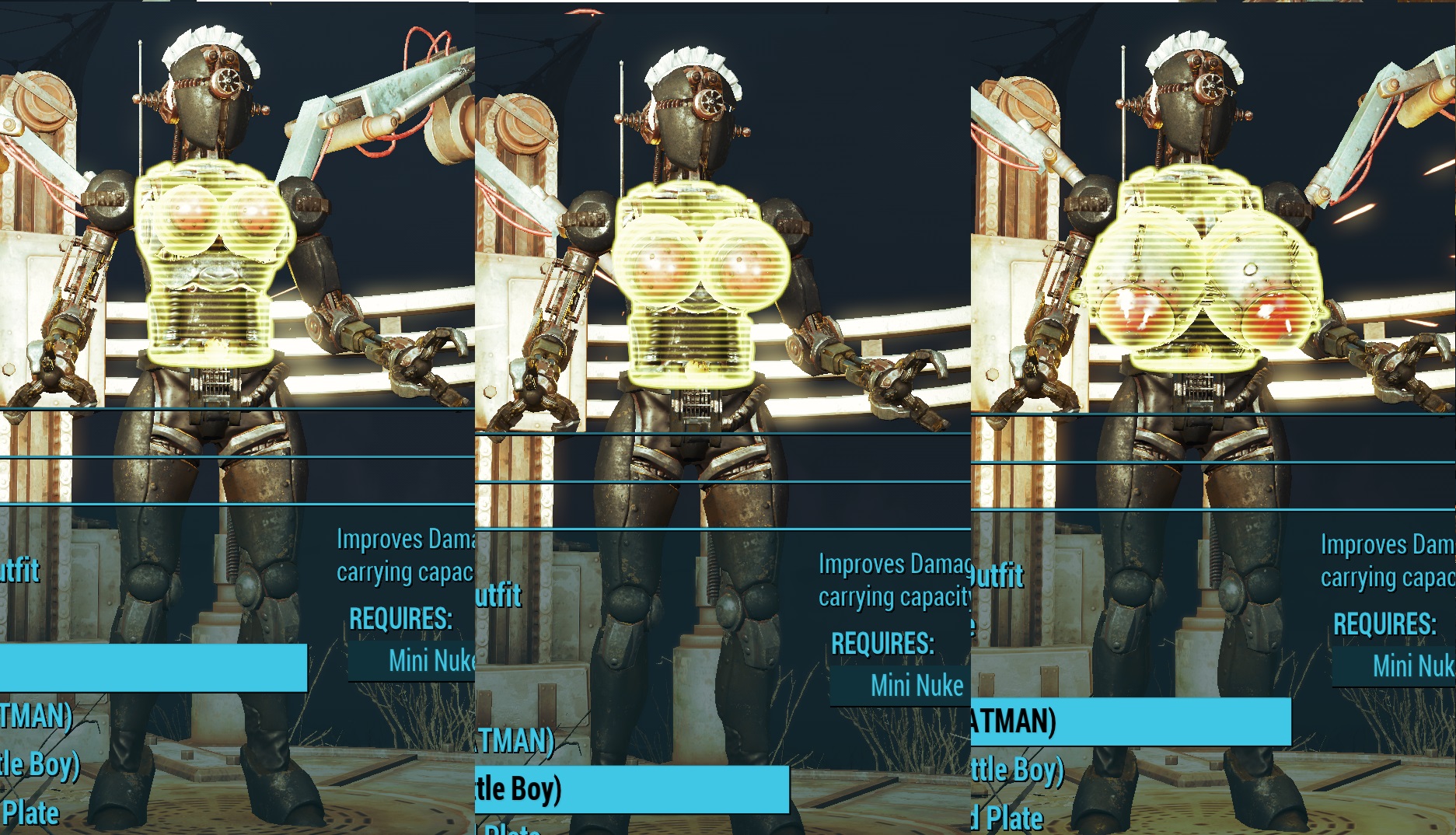The height and width of the screenshot is (835, 1456).
Task: Select the highlighted Little Boy list entry
Action: tap(631, 789)
